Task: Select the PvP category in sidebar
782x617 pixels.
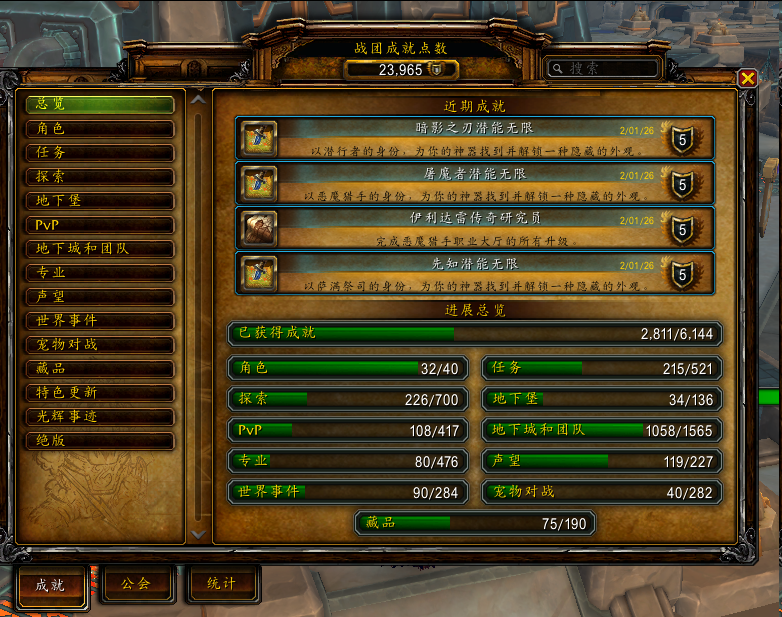Action: (x=100, y=225)
